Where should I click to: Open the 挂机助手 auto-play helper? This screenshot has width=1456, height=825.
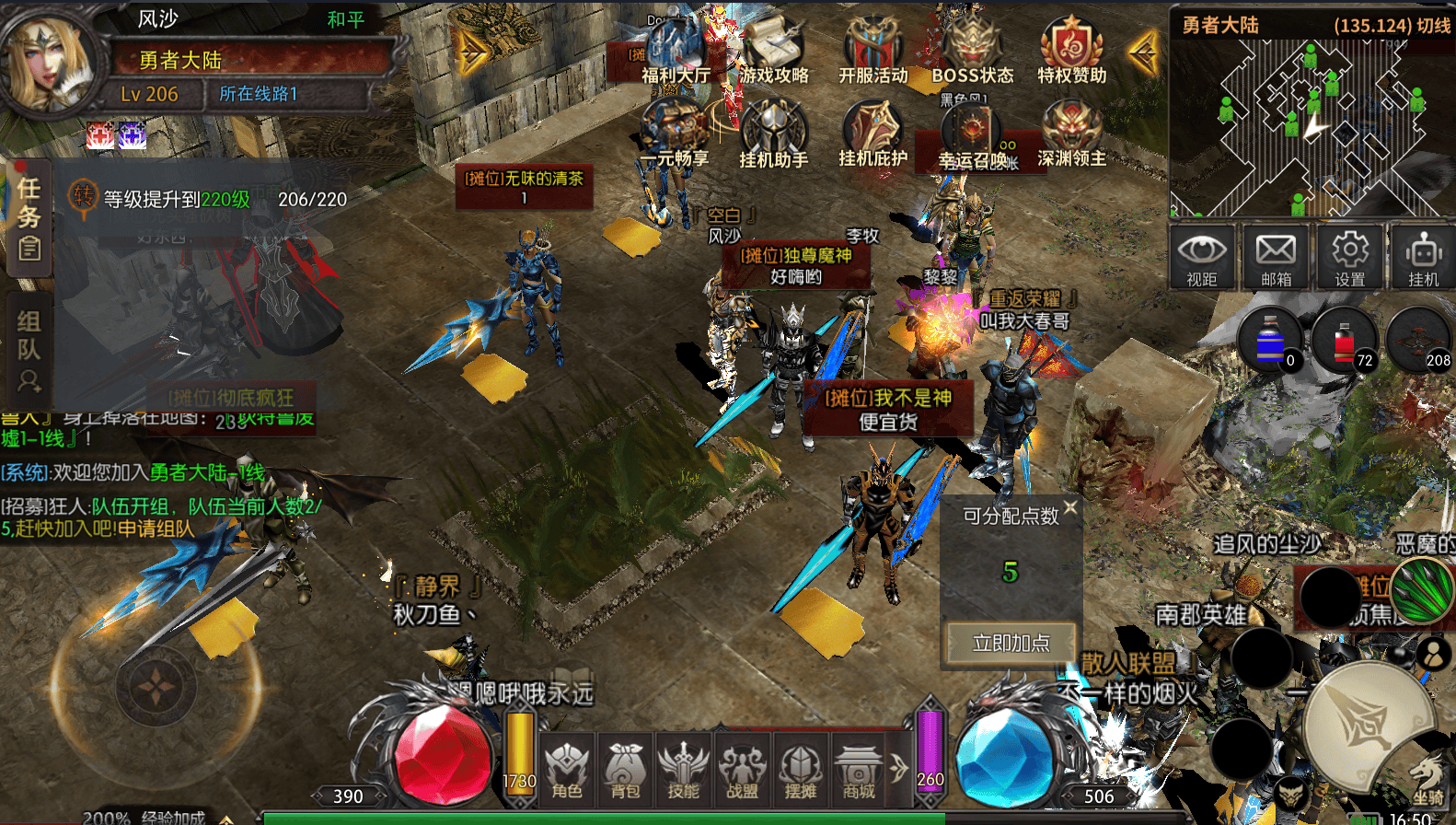pos(773,136)
